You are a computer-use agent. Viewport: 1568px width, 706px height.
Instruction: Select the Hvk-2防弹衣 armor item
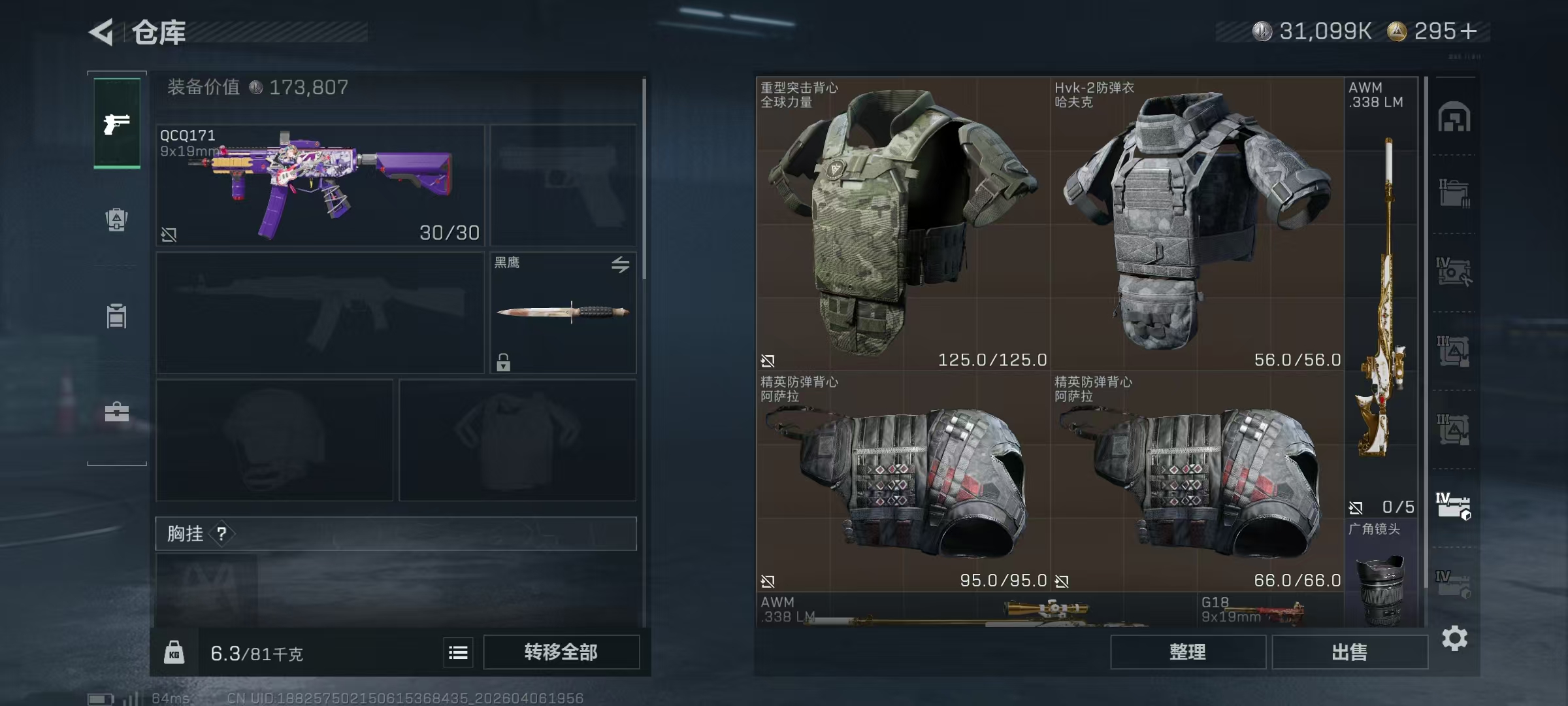click(1197, 224)
